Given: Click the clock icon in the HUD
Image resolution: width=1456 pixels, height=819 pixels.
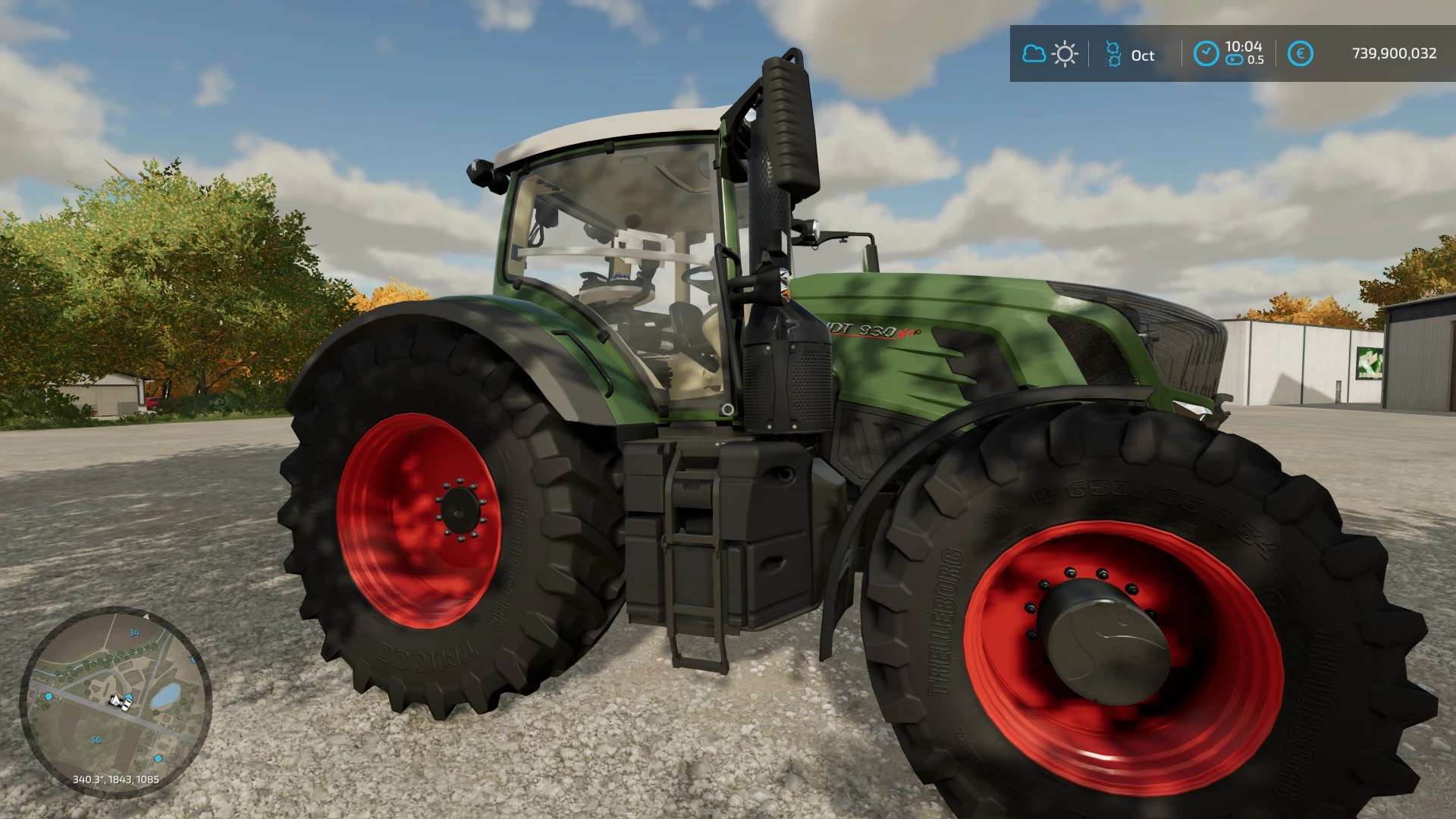Looking at the screenshot, I should tap(1206, 53).
